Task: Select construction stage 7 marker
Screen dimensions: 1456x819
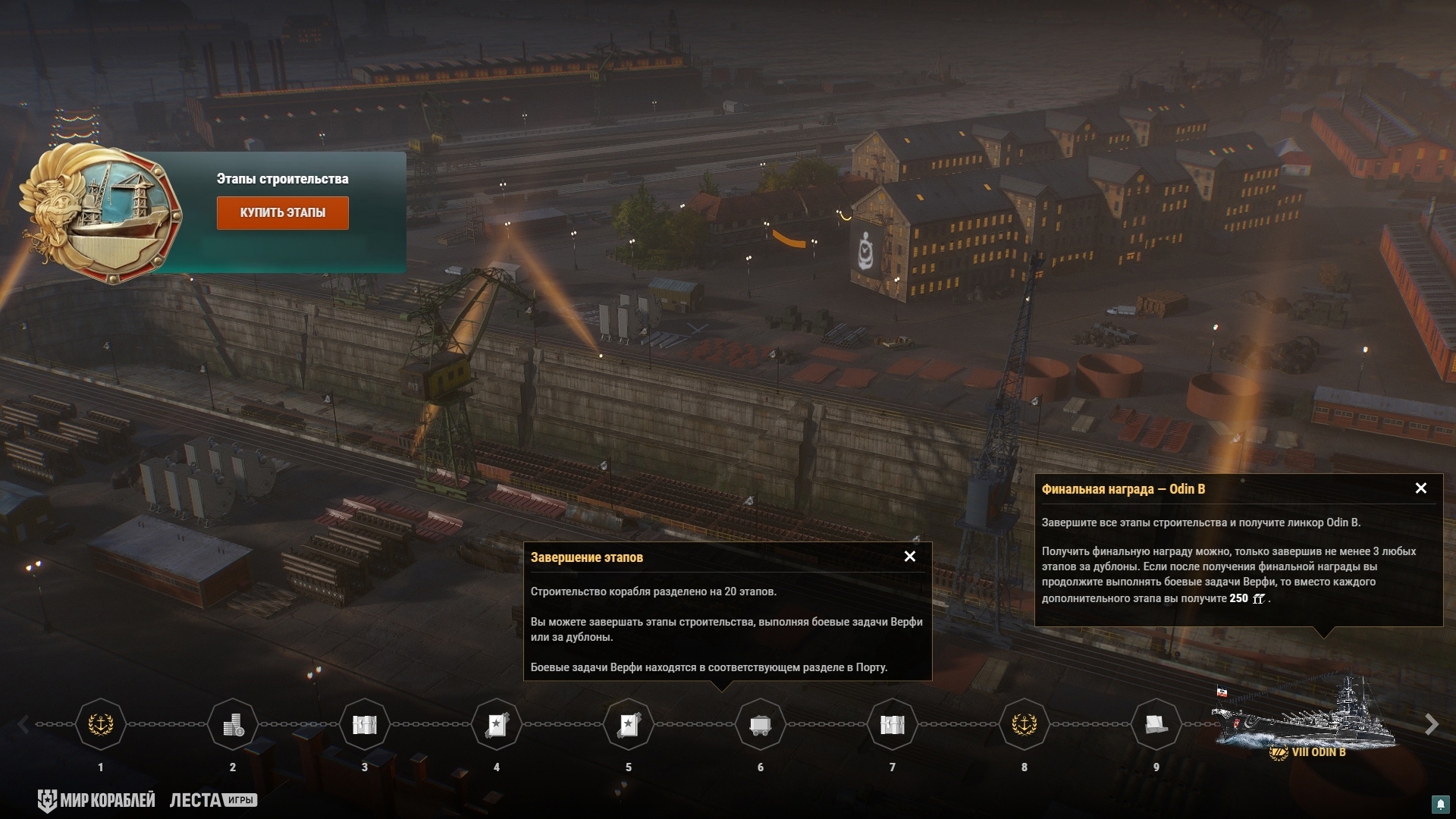Action: click(893, 725)
